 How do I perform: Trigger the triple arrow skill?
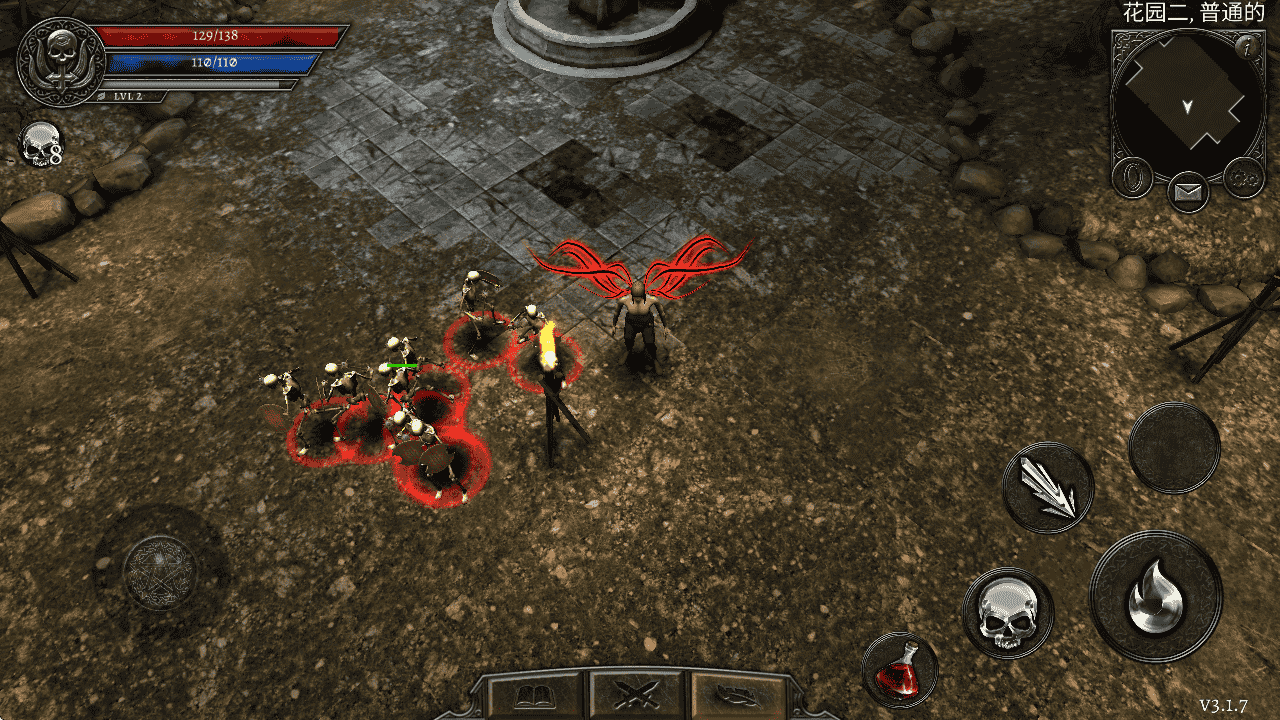[1048, 488]
